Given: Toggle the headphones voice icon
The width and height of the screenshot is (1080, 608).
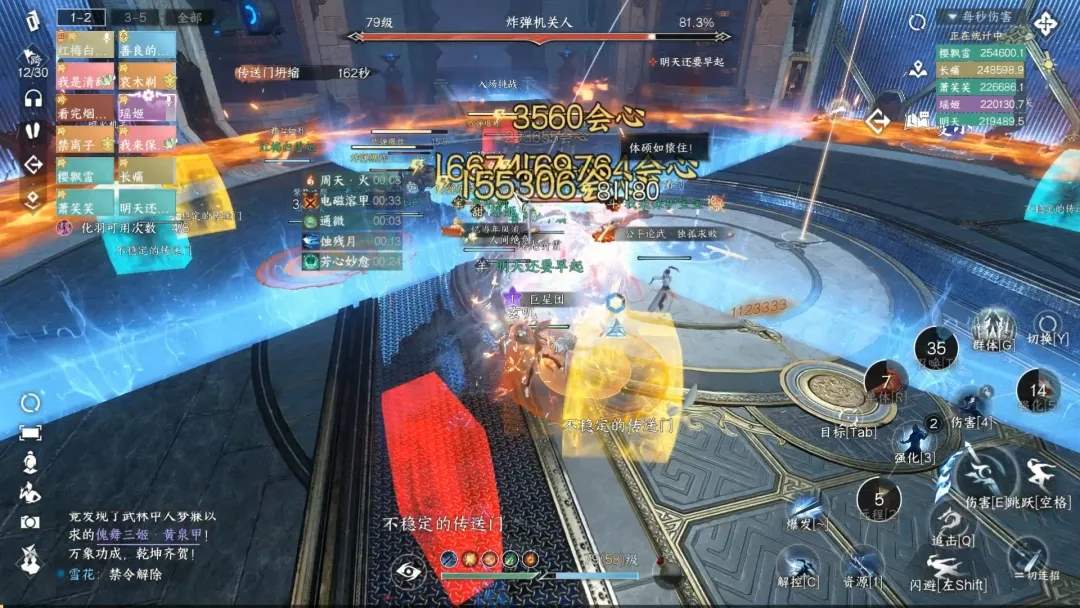Looking at the screenshot, I should pyautogui.click(x=33, y=99).
